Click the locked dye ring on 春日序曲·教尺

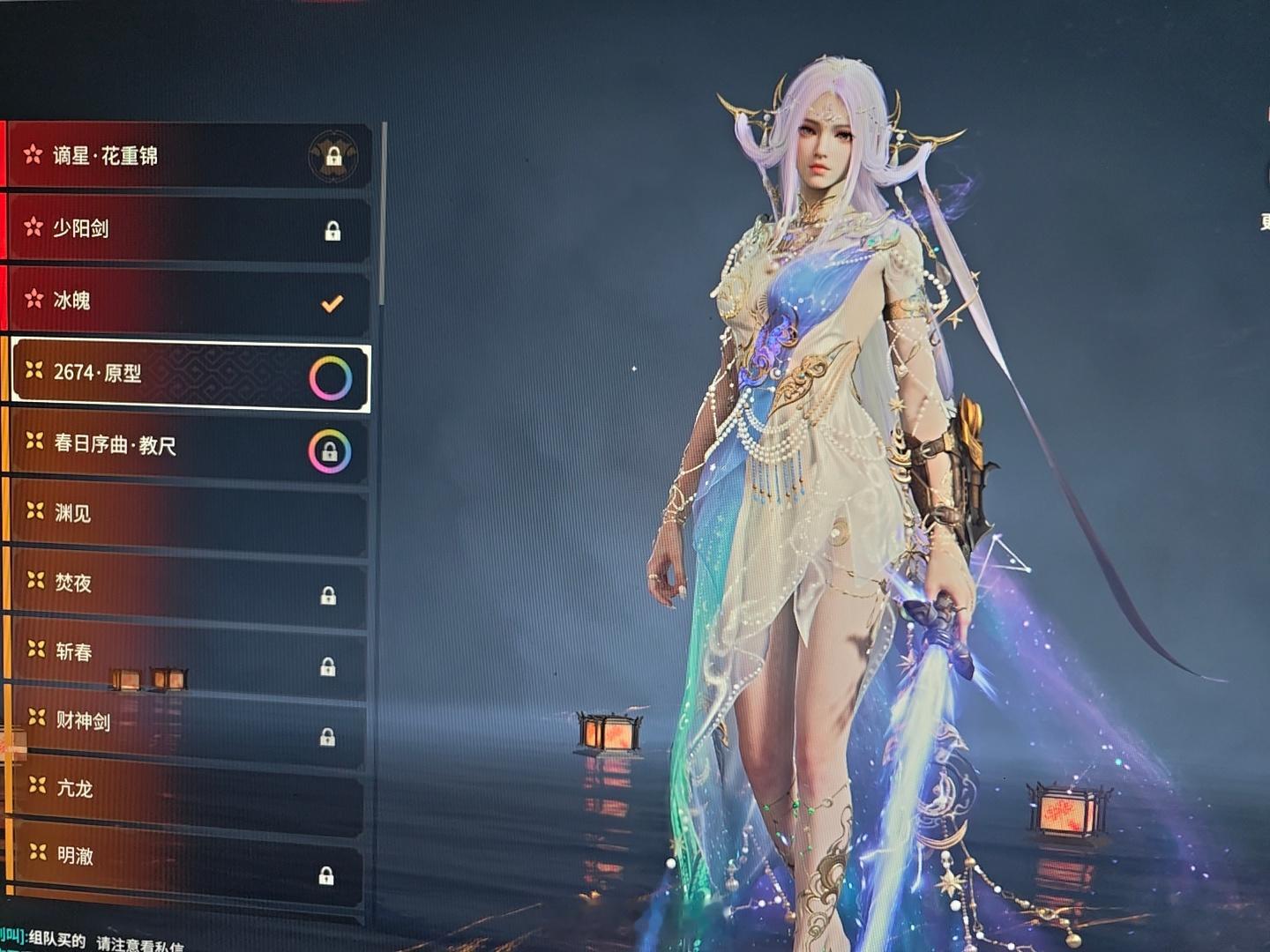[330, 451]
